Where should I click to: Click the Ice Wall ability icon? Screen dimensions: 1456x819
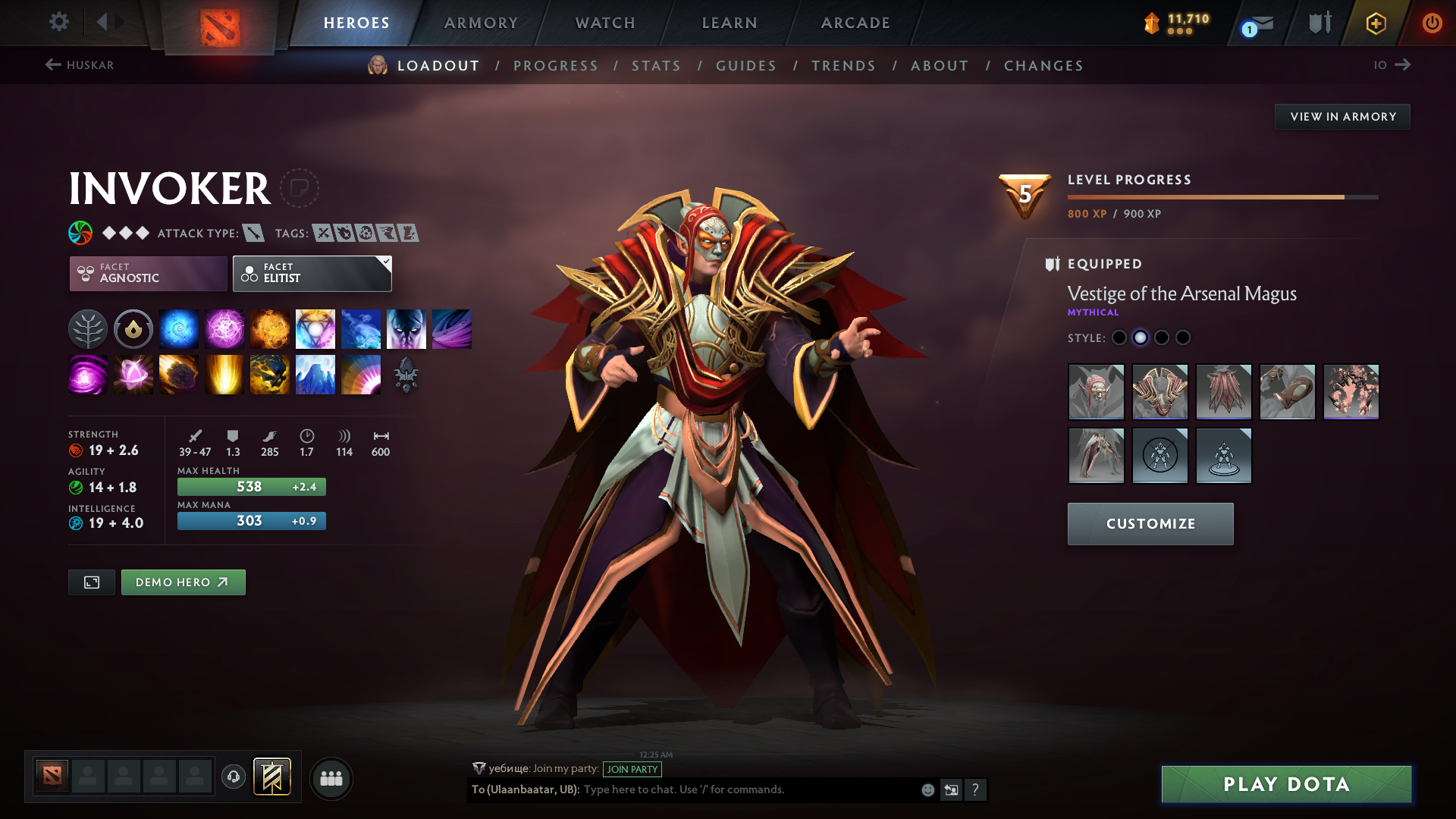315,374
